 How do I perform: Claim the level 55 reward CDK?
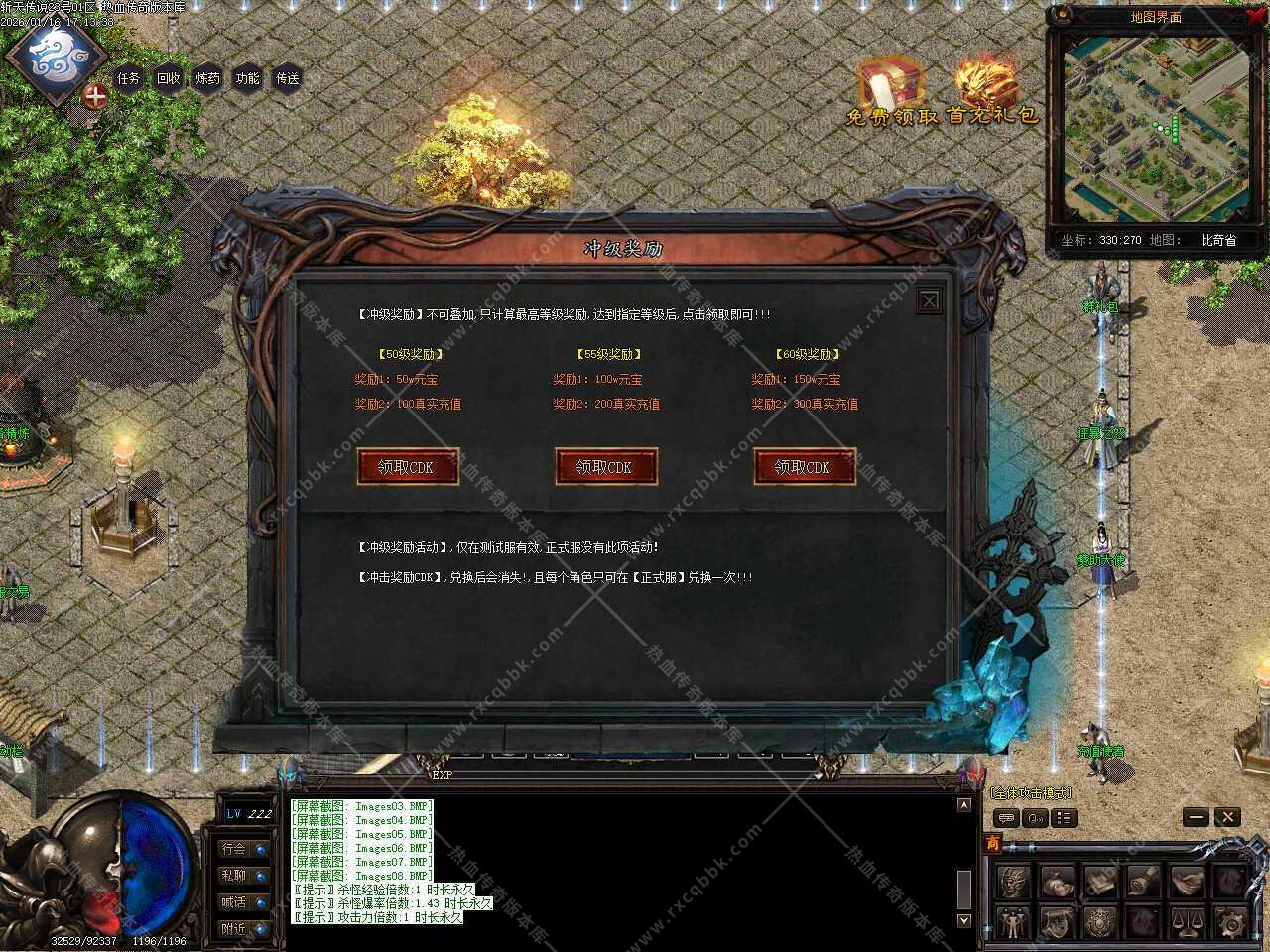click(x=605, y=467)
